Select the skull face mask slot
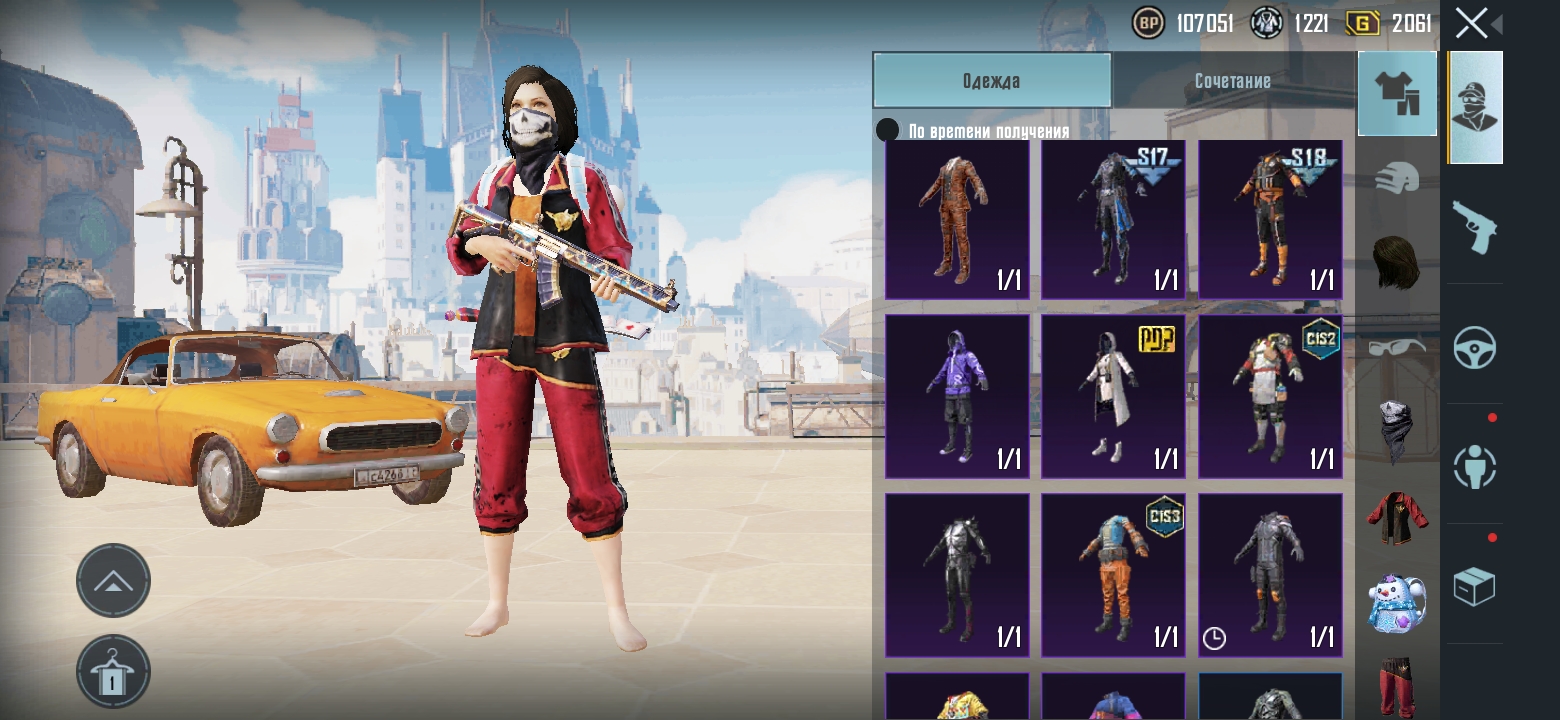Viewport: 1560px width, 720px height. click(1397, 430)
